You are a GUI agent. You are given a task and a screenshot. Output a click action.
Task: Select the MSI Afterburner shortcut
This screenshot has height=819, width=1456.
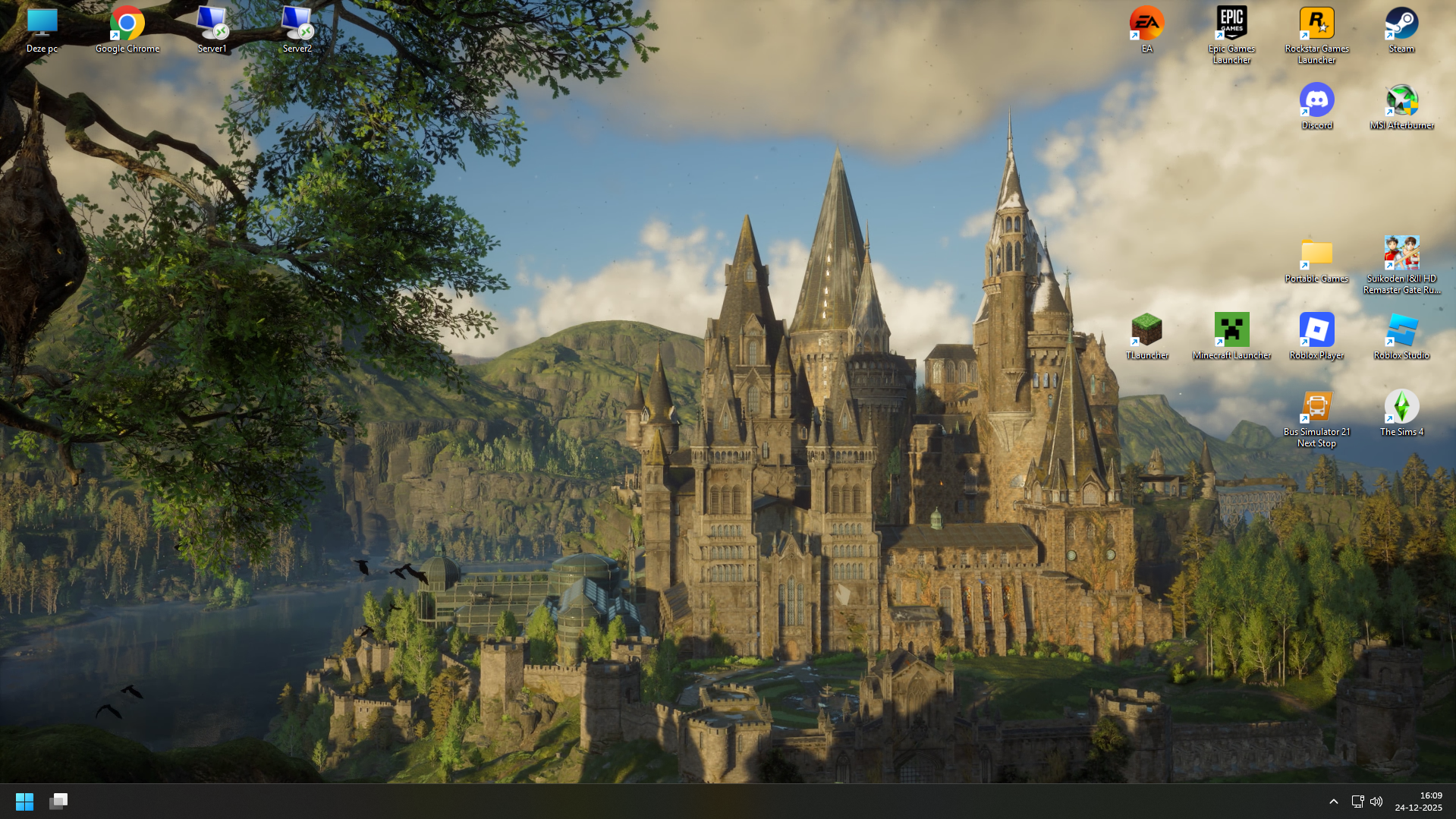pyautogui.click(x=1401, y=101)
